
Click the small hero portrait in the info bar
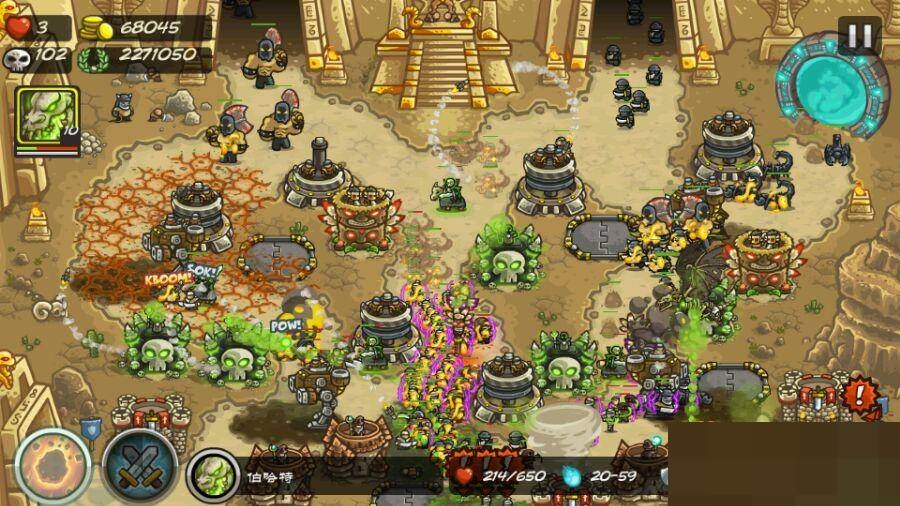(x=213, y=472)
